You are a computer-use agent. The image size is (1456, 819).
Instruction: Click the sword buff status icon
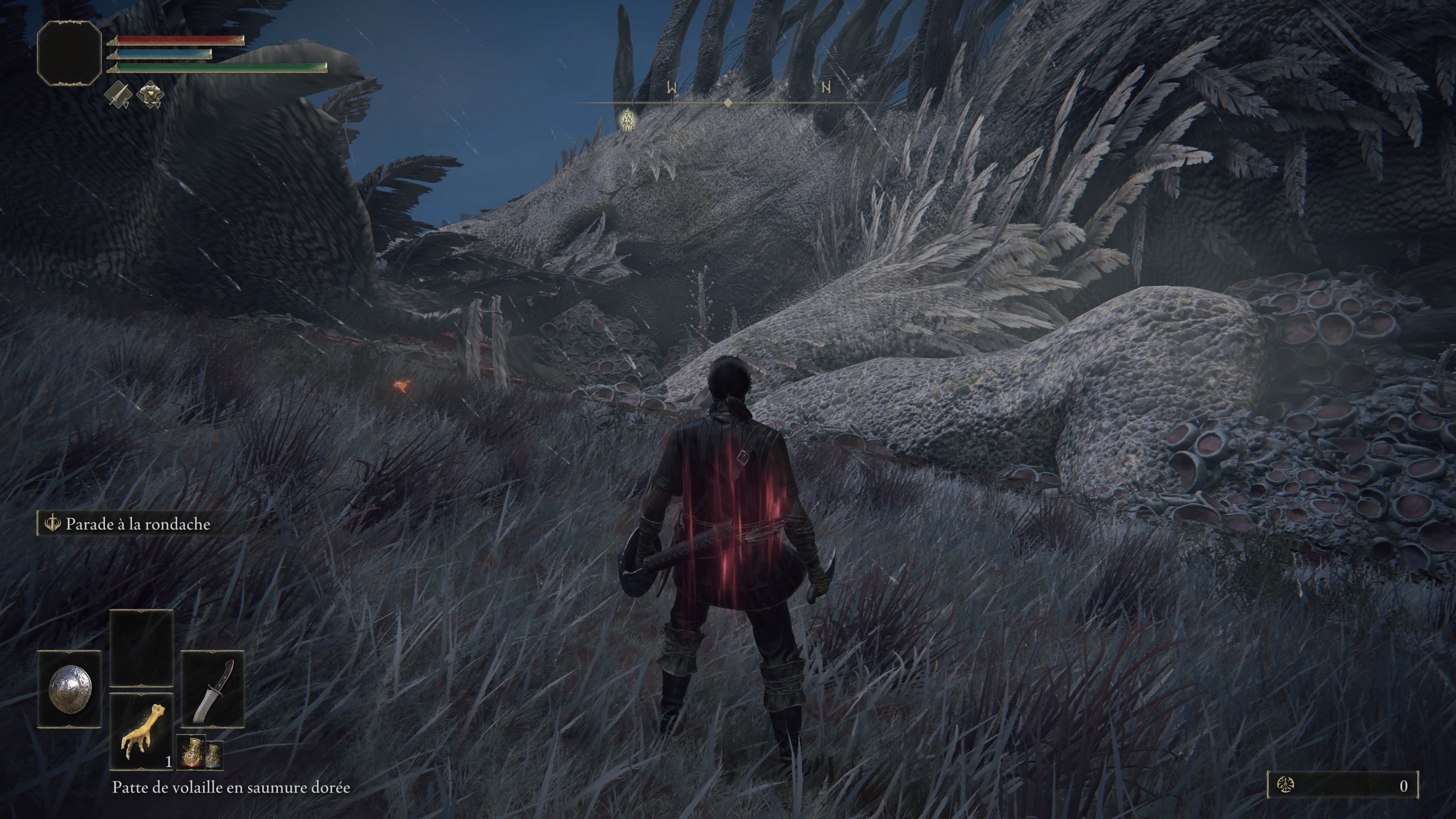click(118, 94)
